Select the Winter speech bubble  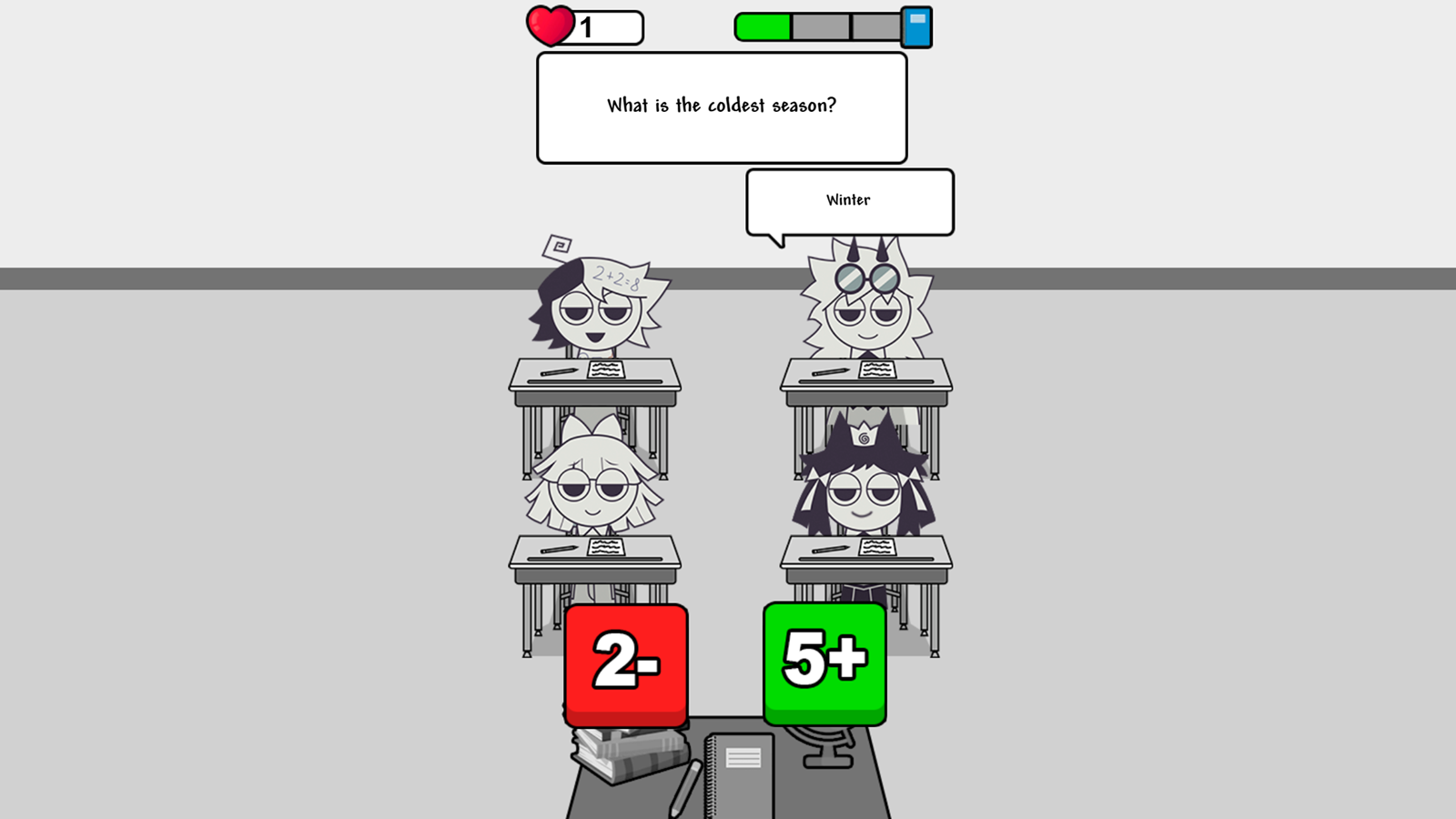848,199
